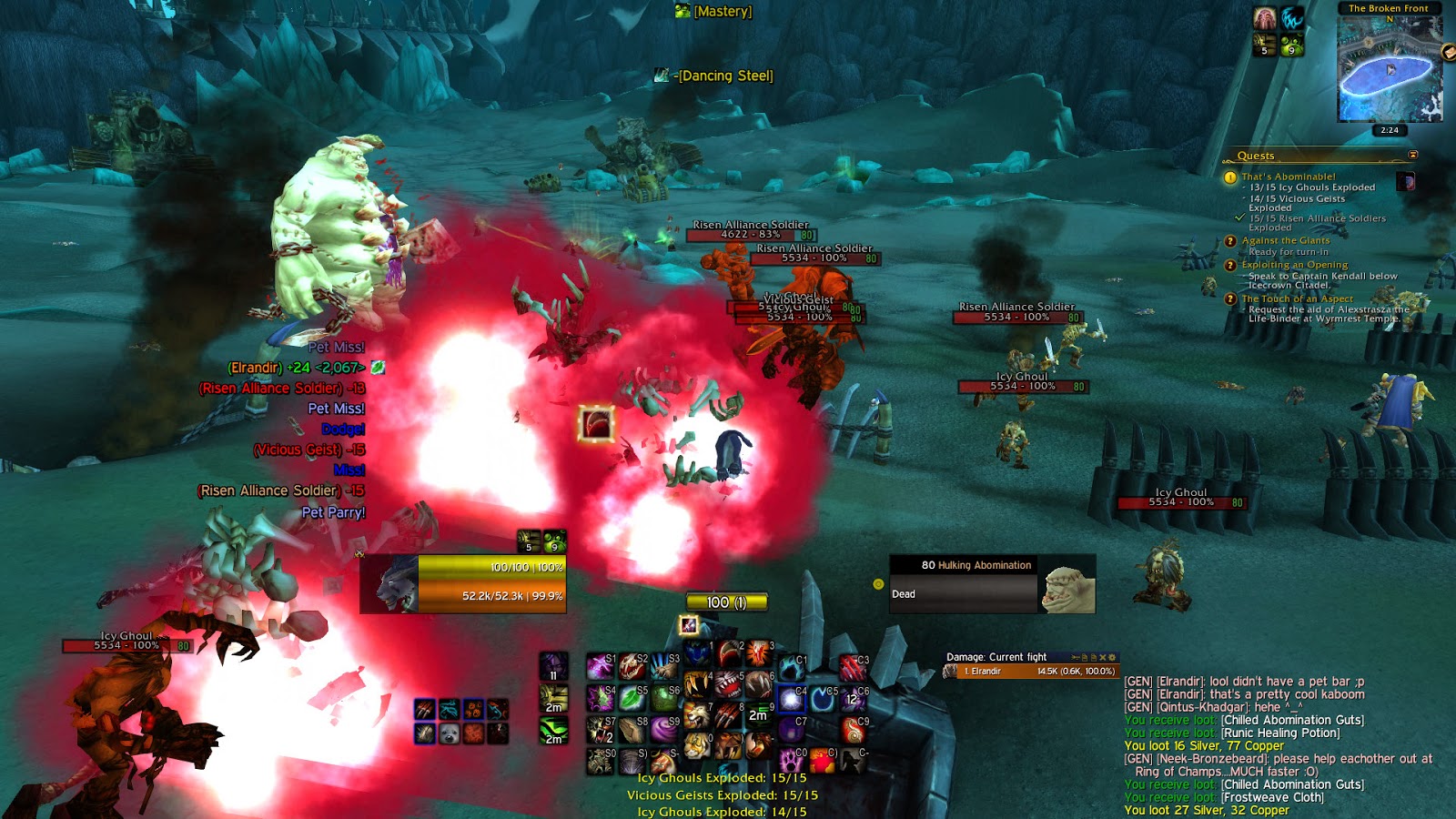
Task: Open the Broken Front minimap
Action: coord(1389,67)
